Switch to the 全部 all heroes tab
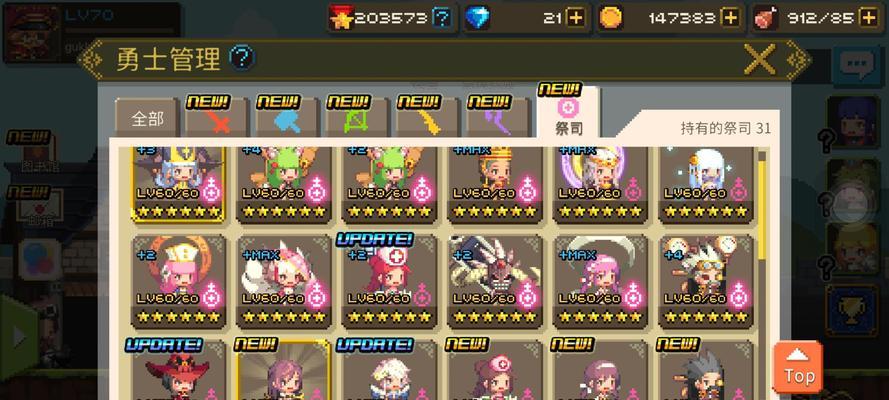 [147, 119]
